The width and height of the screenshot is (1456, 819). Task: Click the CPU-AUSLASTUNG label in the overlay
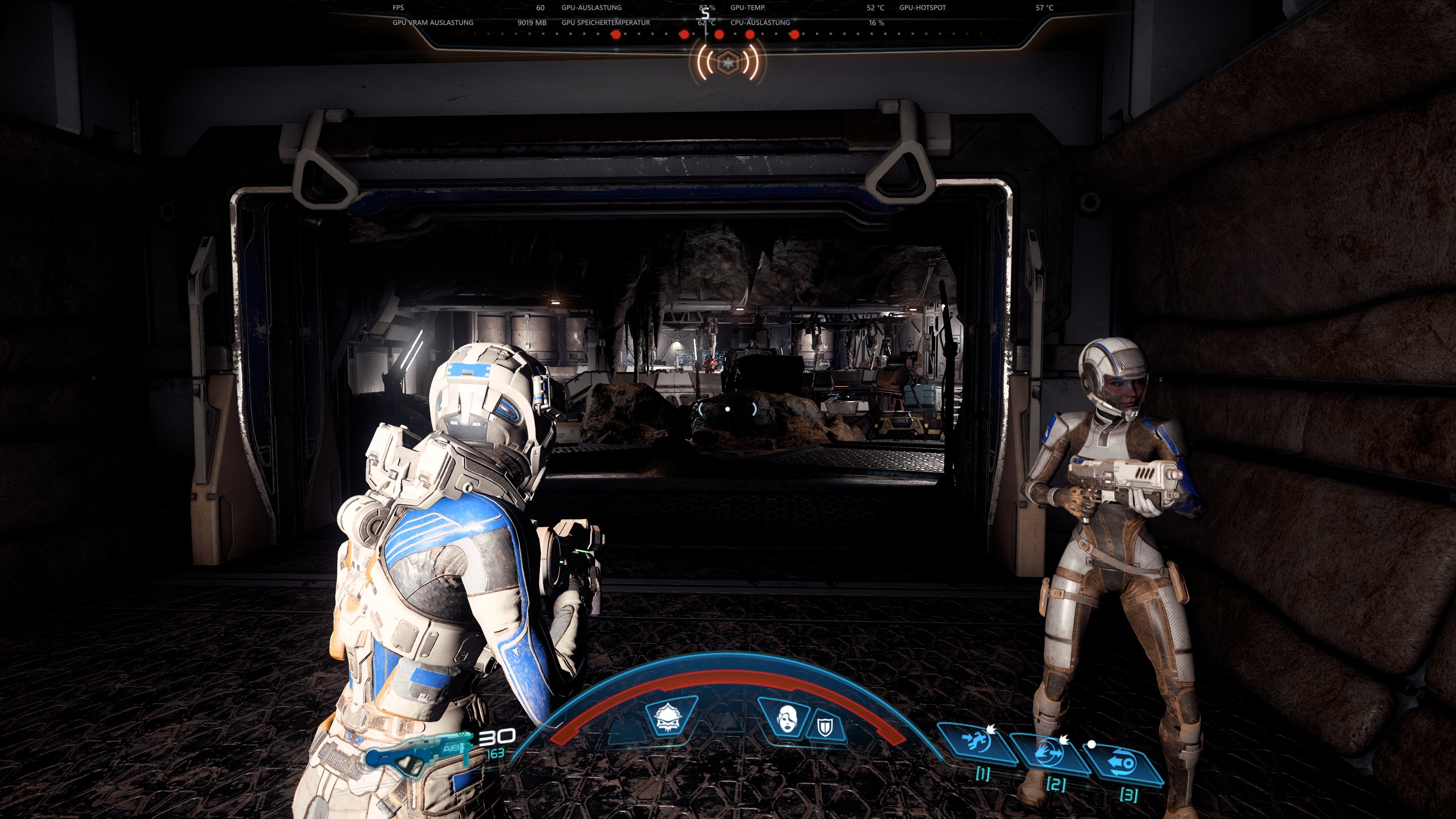coord(761,23)
